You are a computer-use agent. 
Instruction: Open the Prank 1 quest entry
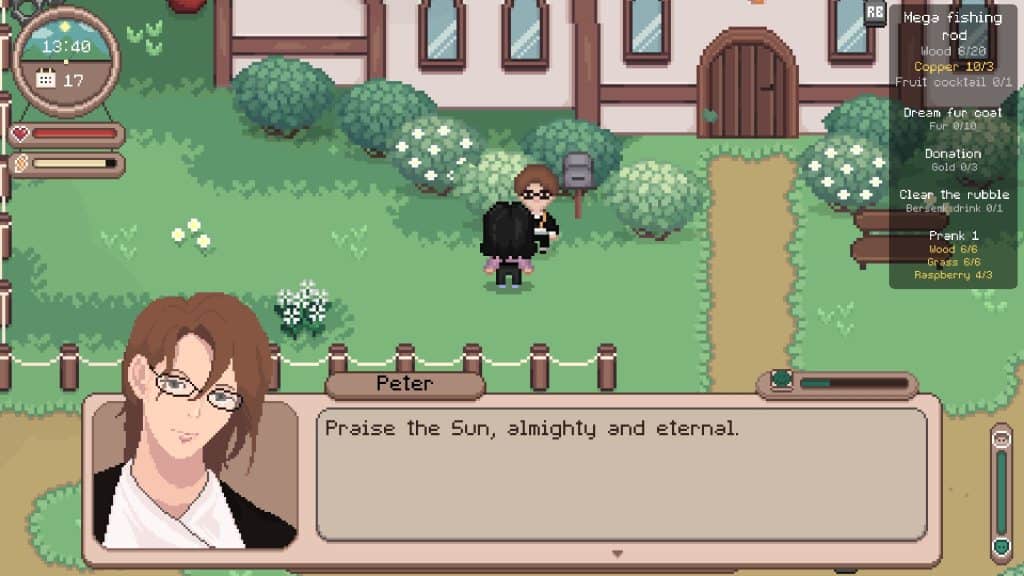[952, 236]
